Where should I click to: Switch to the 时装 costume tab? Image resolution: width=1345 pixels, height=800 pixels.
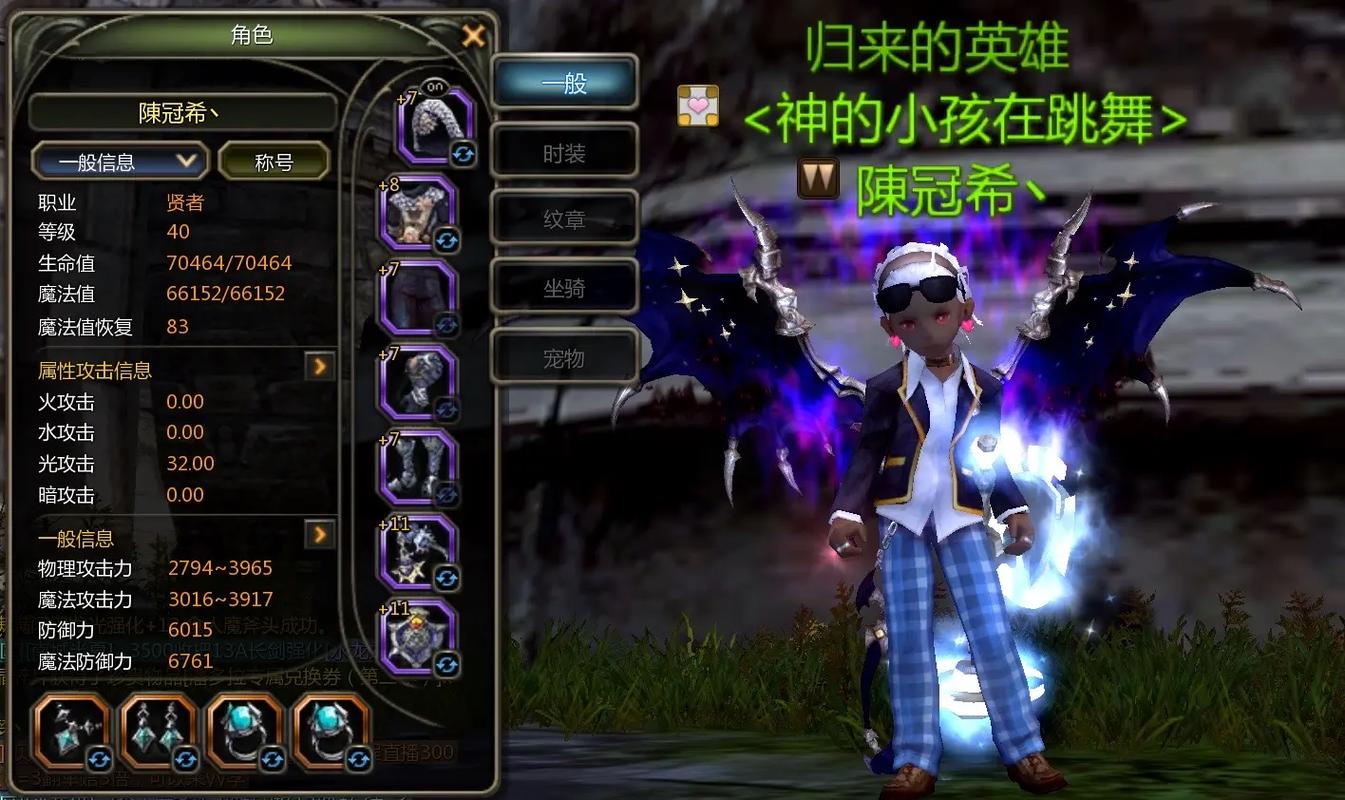tap(564, 153)
